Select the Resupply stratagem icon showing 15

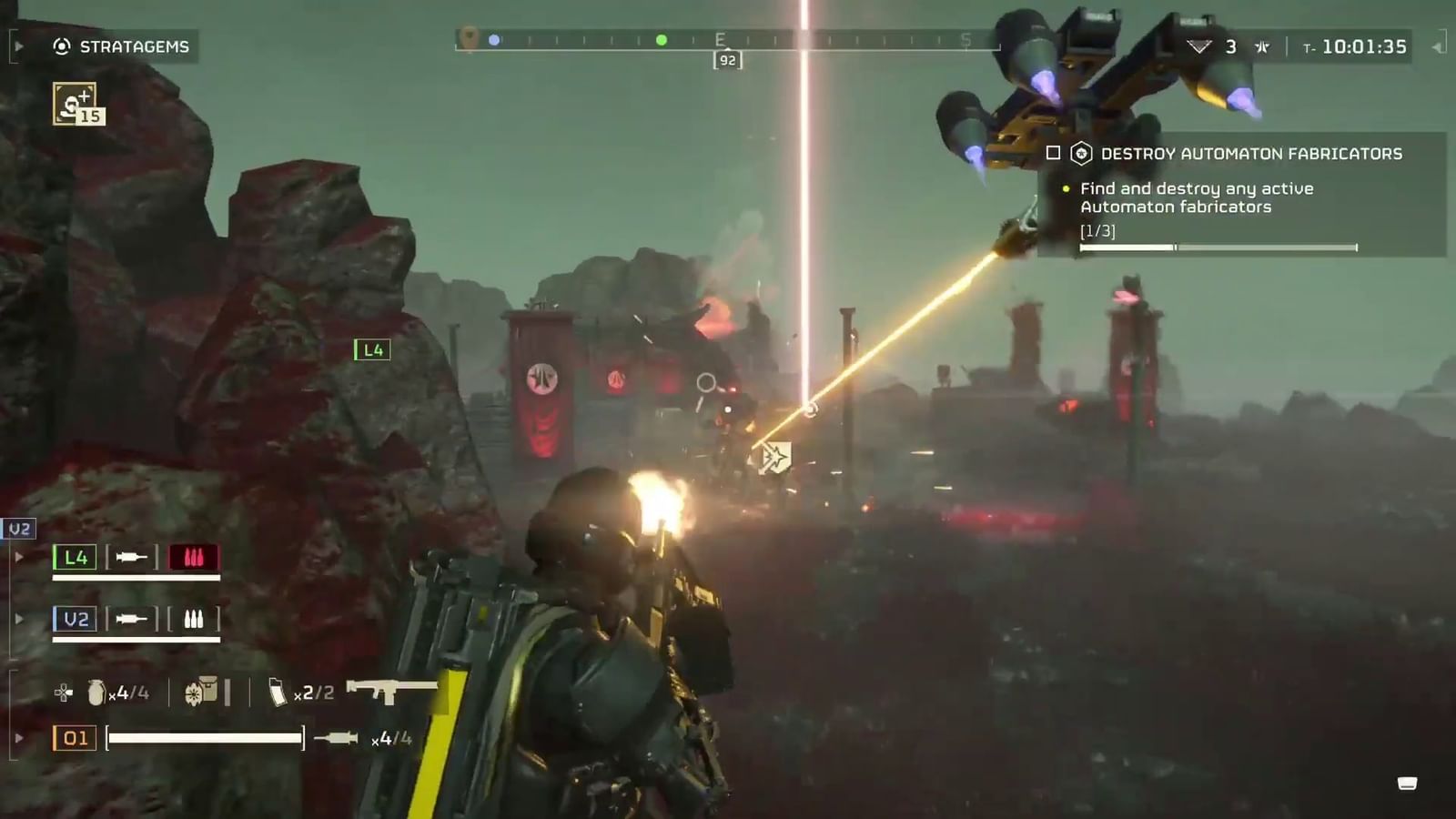[76, 105]
